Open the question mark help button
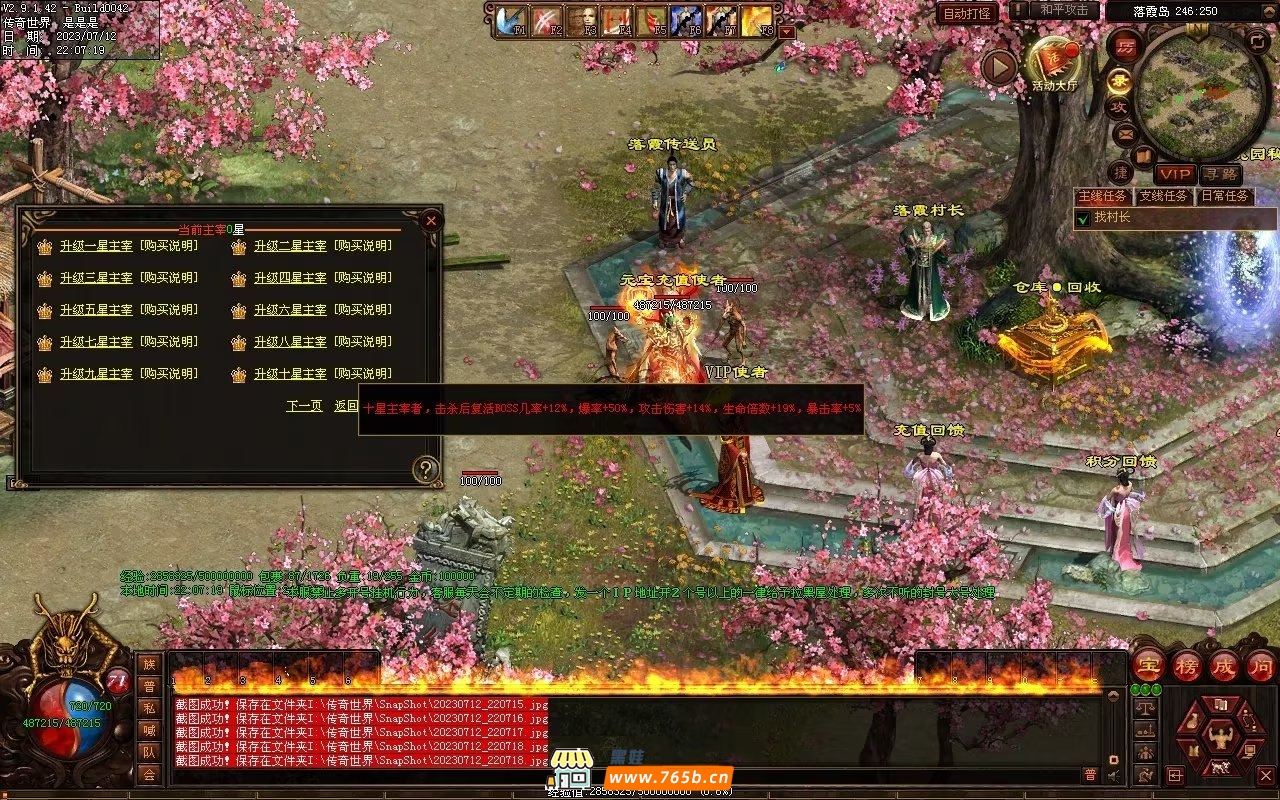This screenshot has height=800, width=1280. point(426,469)
